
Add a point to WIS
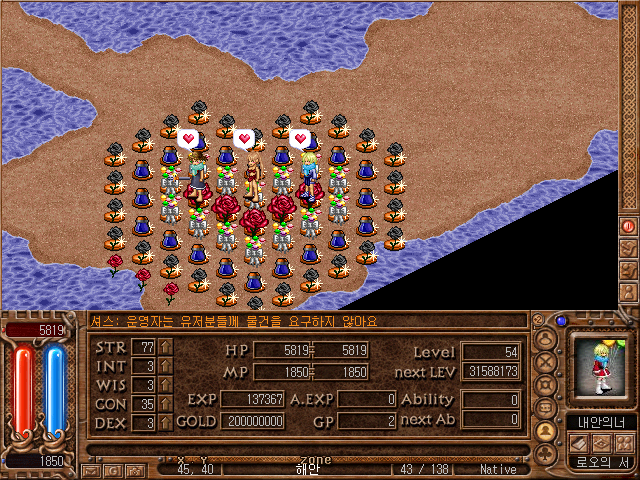click(x=165, y=385)
